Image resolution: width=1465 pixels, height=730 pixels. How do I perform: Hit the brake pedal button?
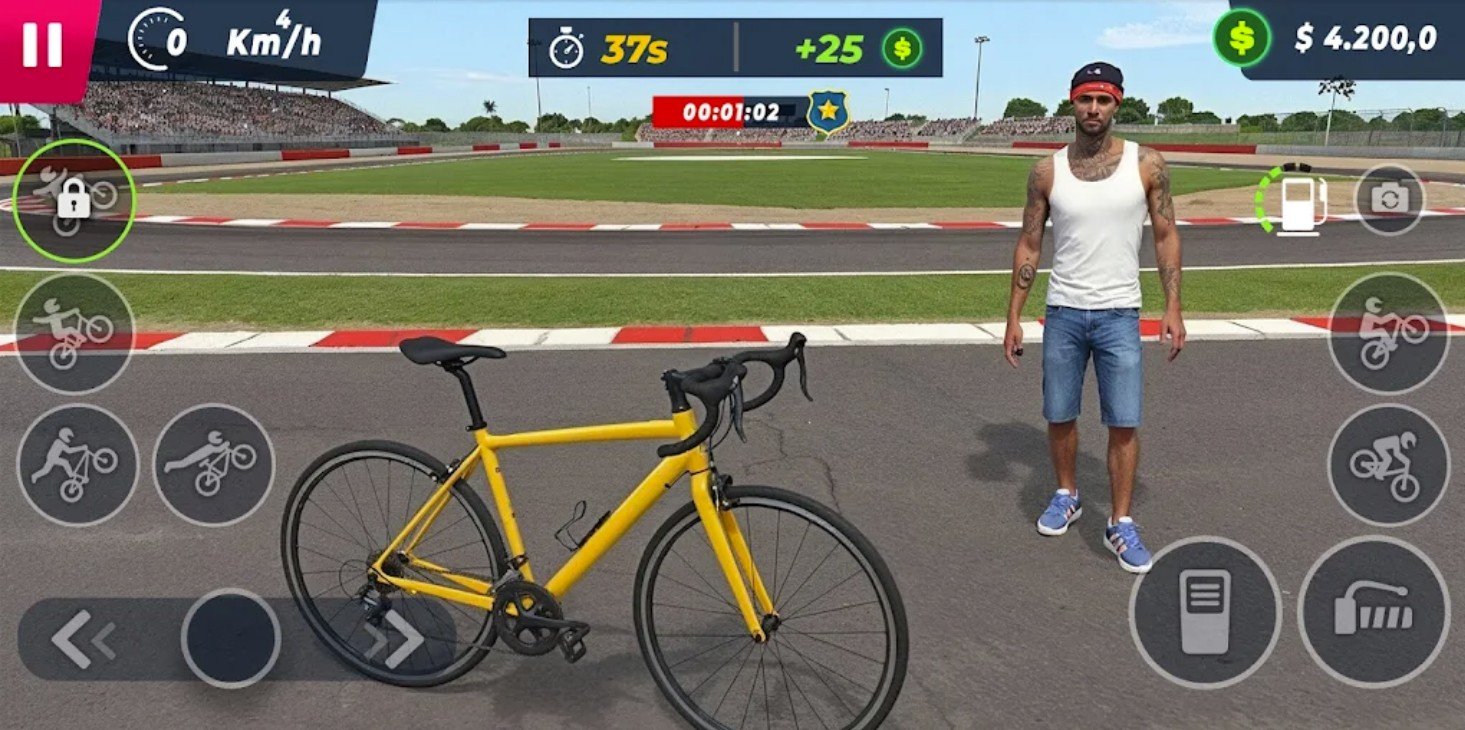tap(1205, 612)
